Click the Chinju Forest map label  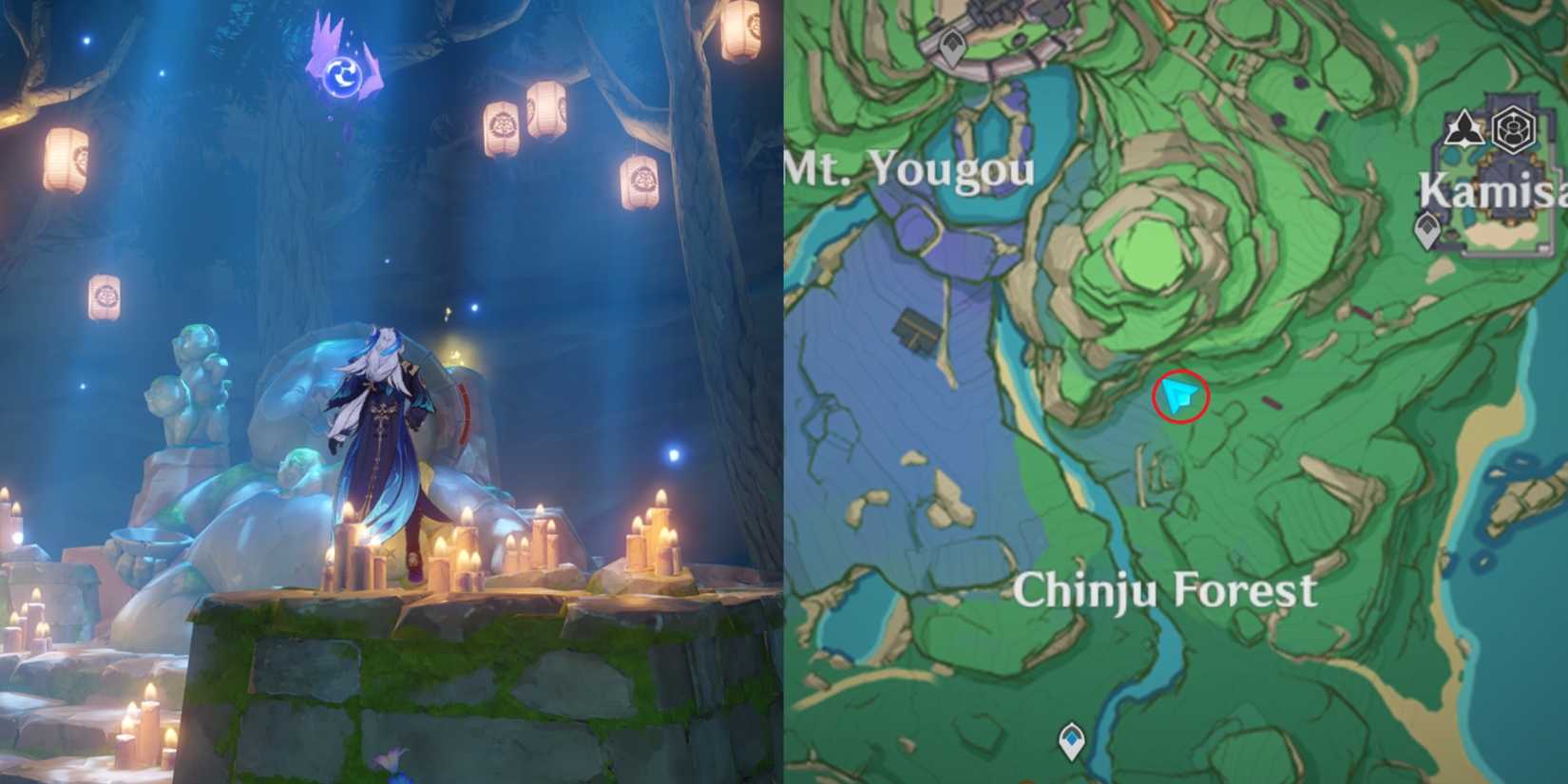1171,589
